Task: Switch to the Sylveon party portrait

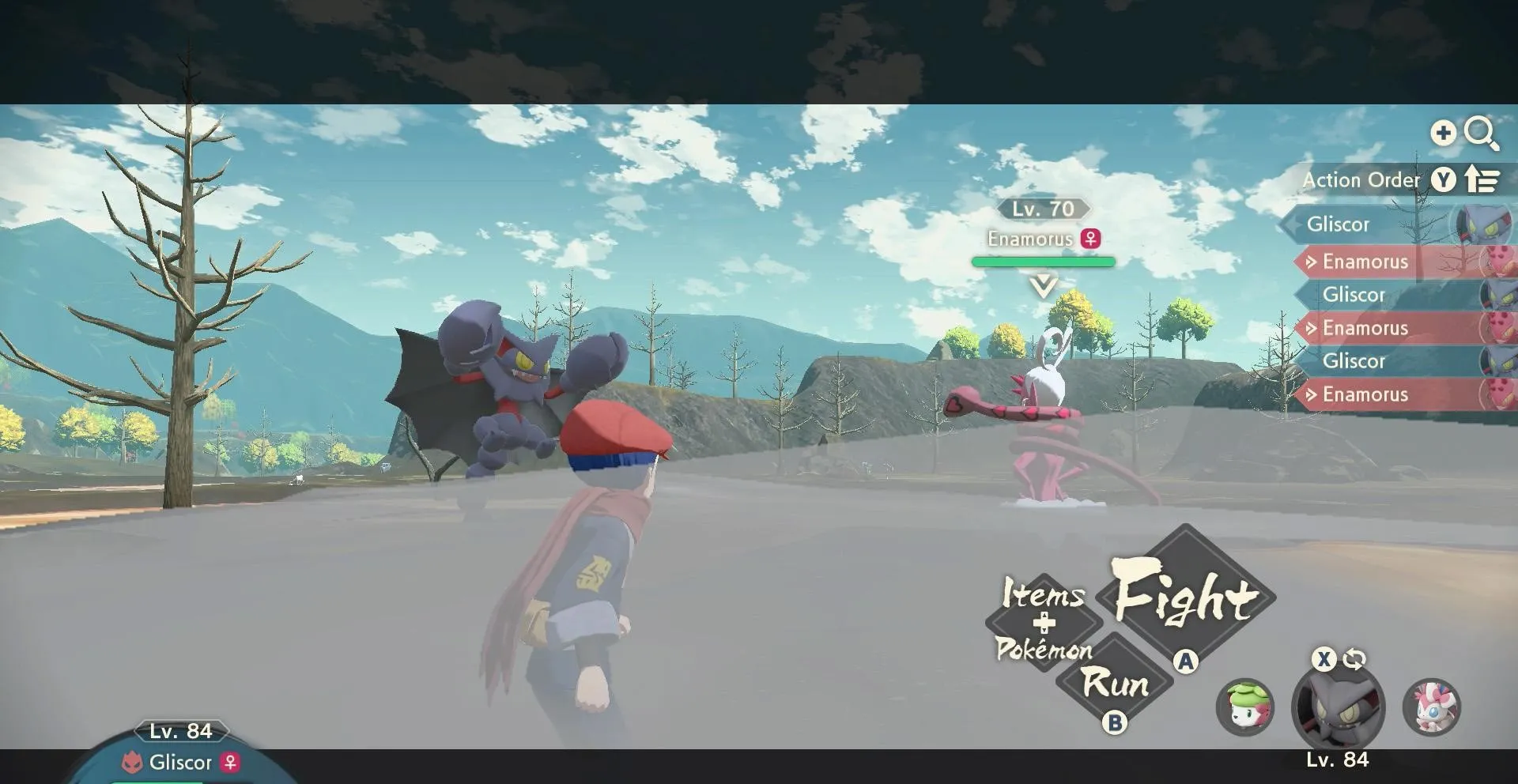Action: [1431, 707]
